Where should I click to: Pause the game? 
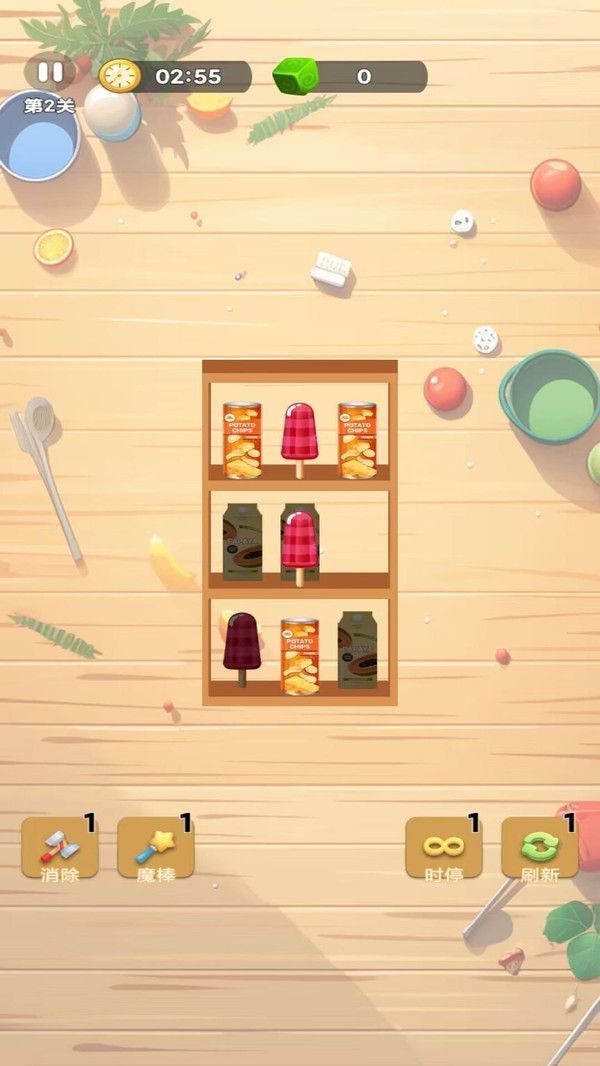pyautogui.click(x=50, y=73)
